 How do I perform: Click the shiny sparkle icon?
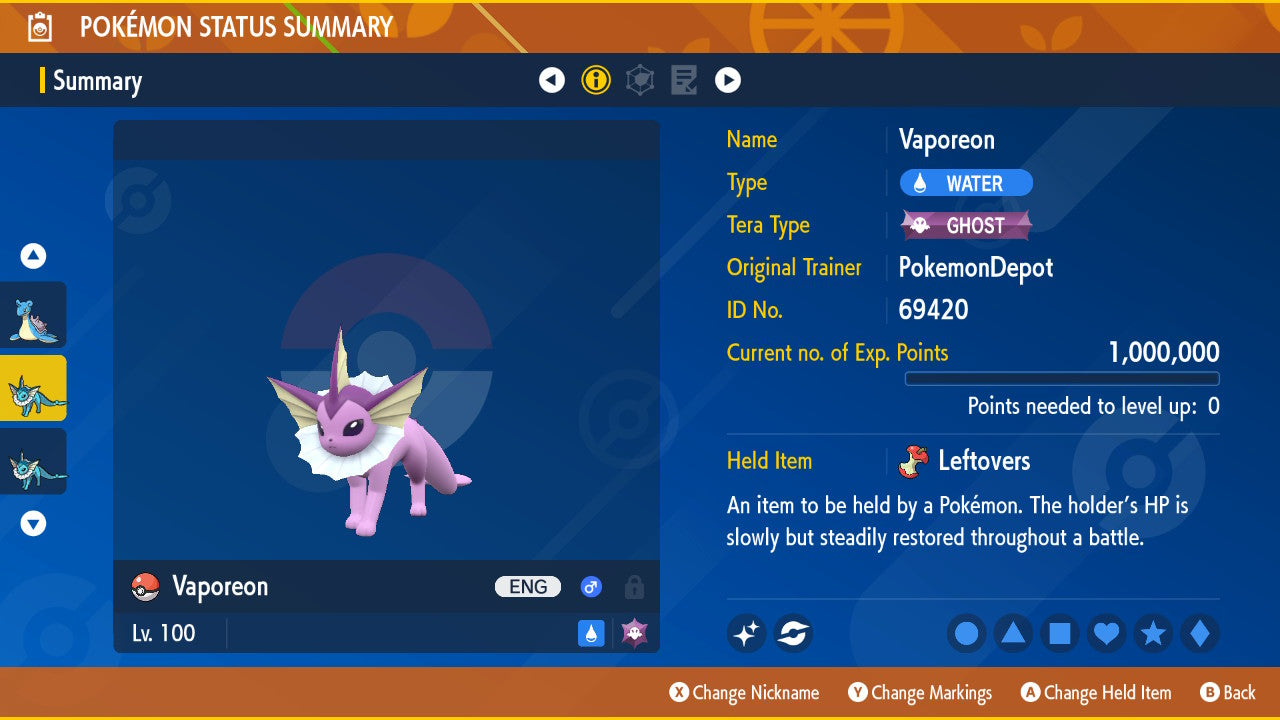[x=746, y=633]
